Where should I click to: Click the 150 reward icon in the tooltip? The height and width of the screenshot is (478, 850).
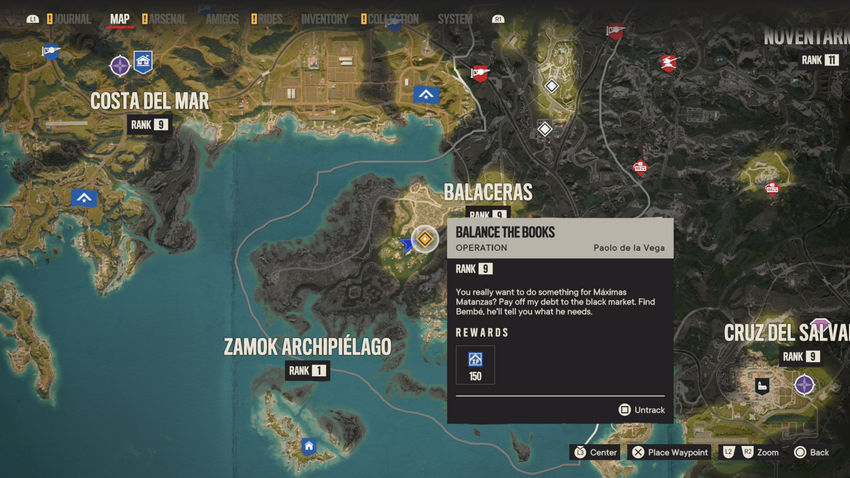(x=475, y=365)
